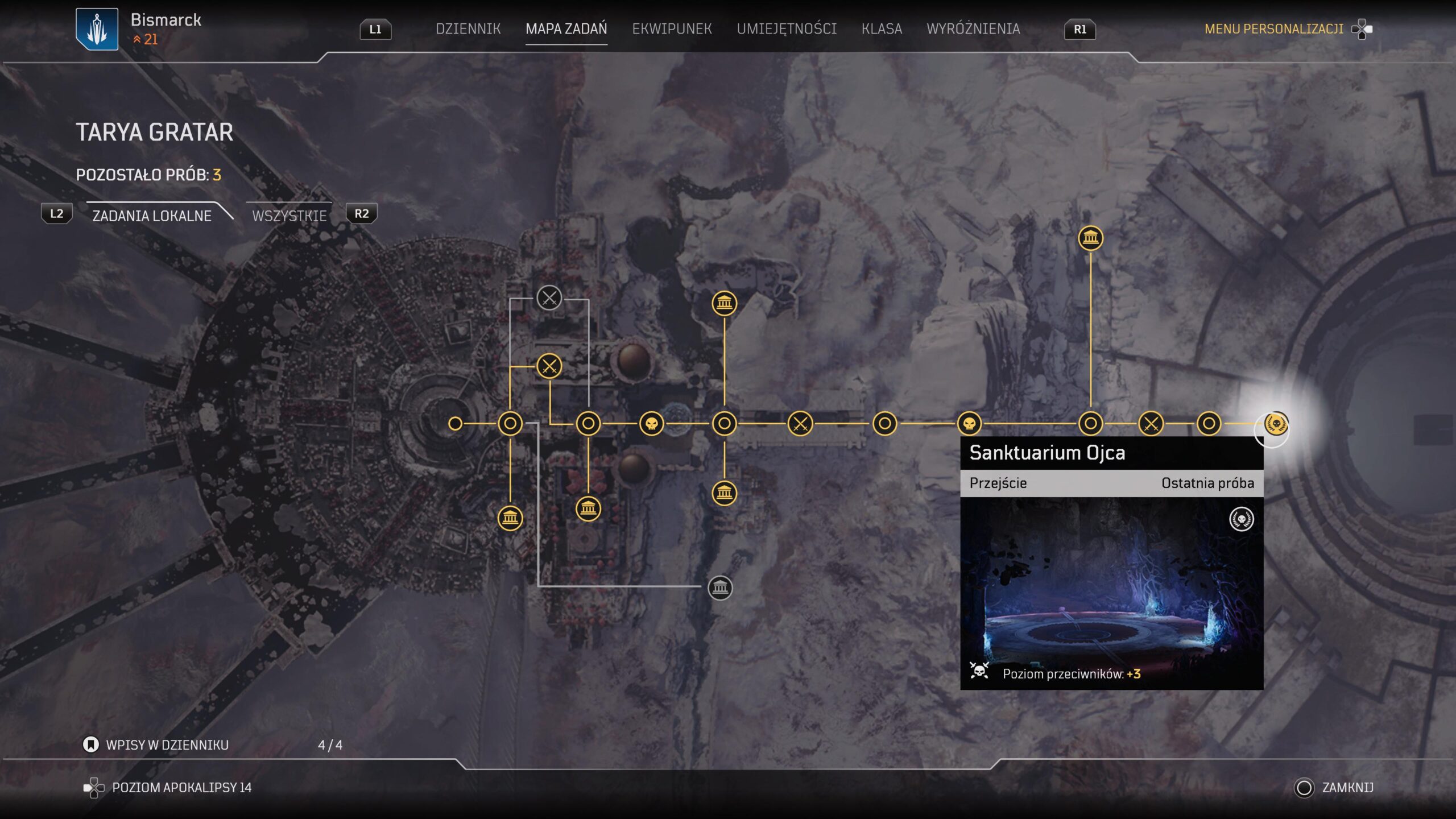Open the Dziennik tab
The height and width of the screenshot is (819, 1456).
468,28
